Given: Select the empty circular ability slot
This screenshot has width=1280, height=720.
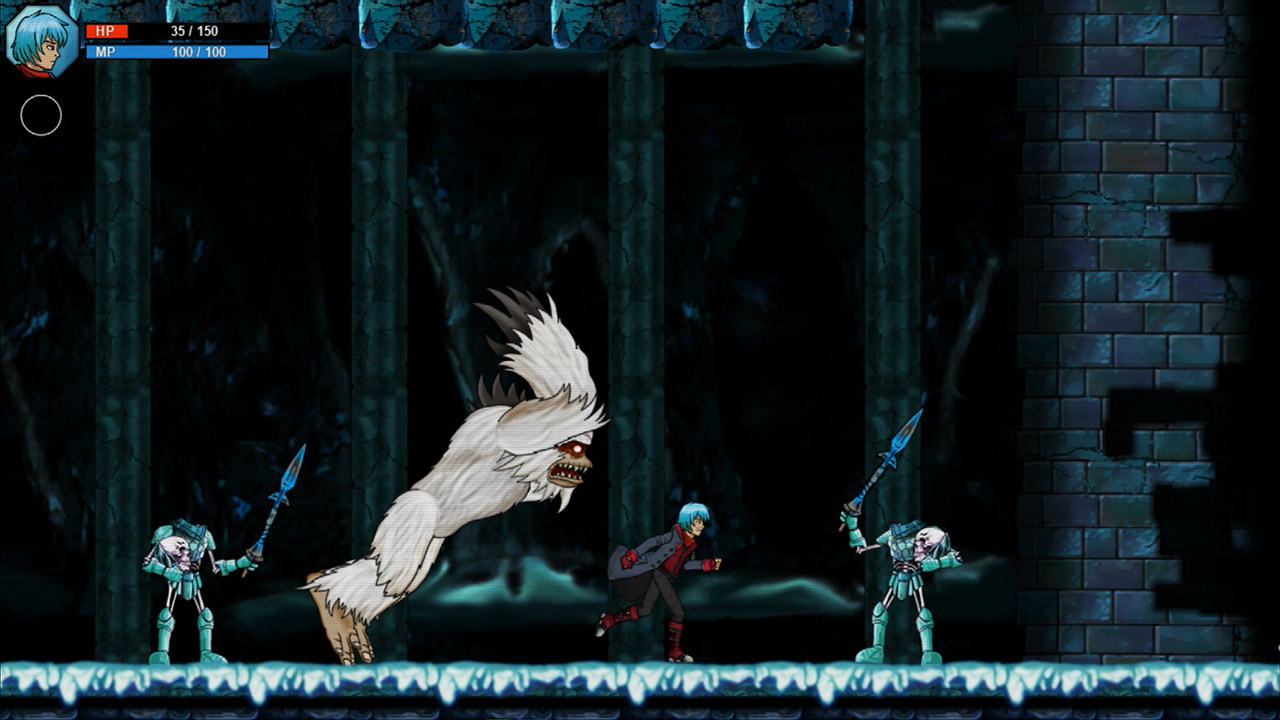Looking at the screenshot, I should point(42,115).
